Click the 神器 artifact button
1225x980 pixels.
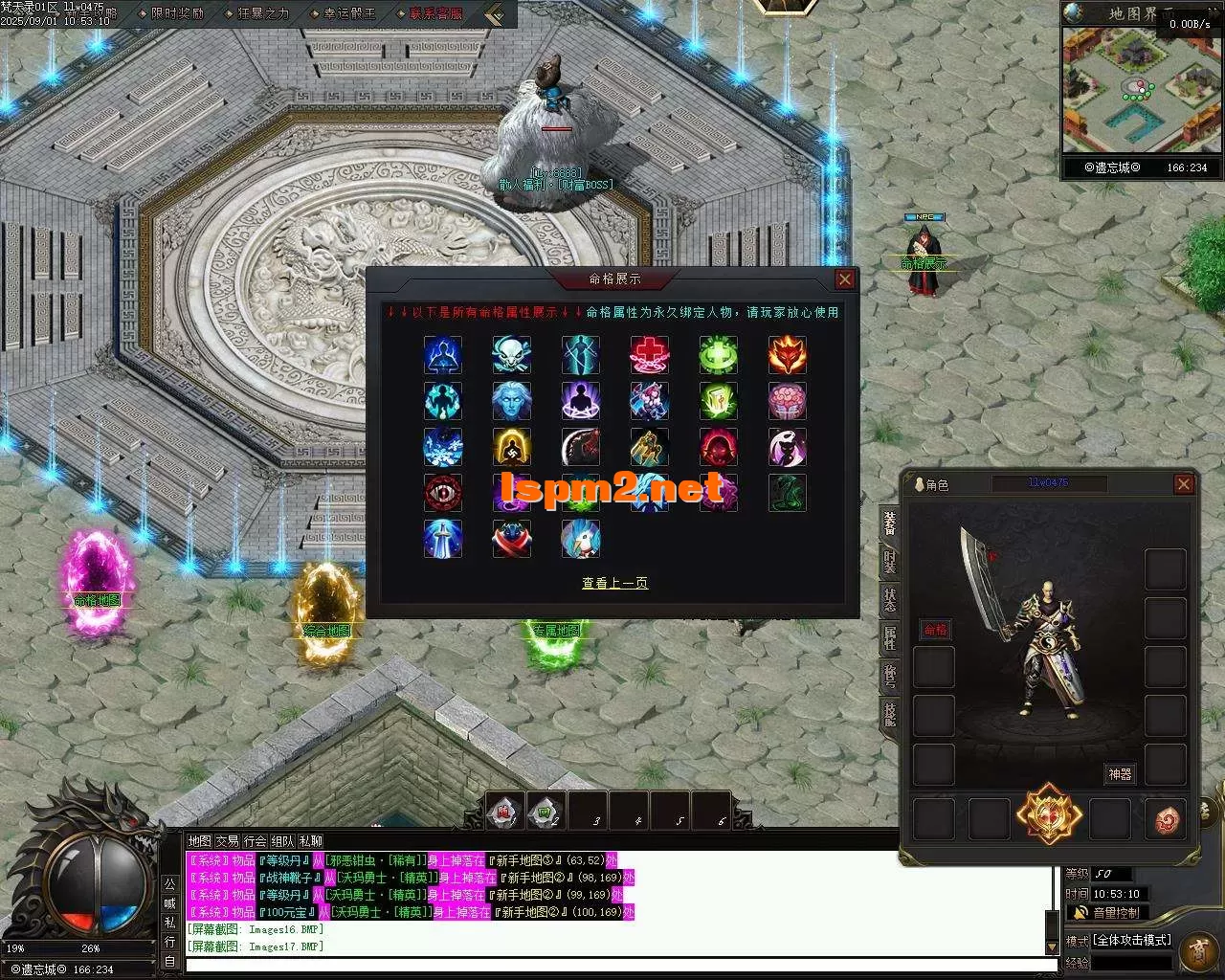(1120, 773)
